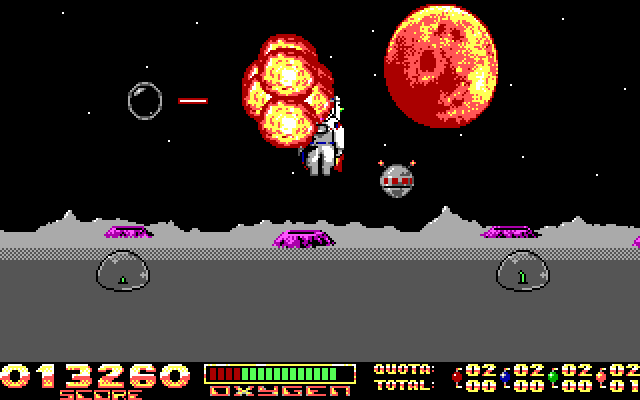
Task: Select the orange gem quota icon
Action: [601, 377]
